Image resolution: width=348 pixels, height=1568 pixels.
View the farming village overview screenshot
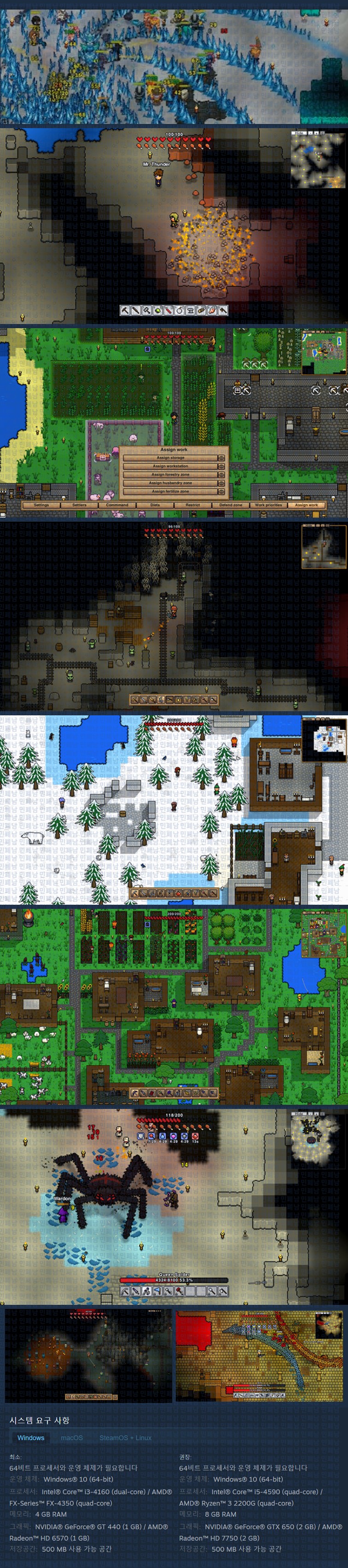(174, 1006)
